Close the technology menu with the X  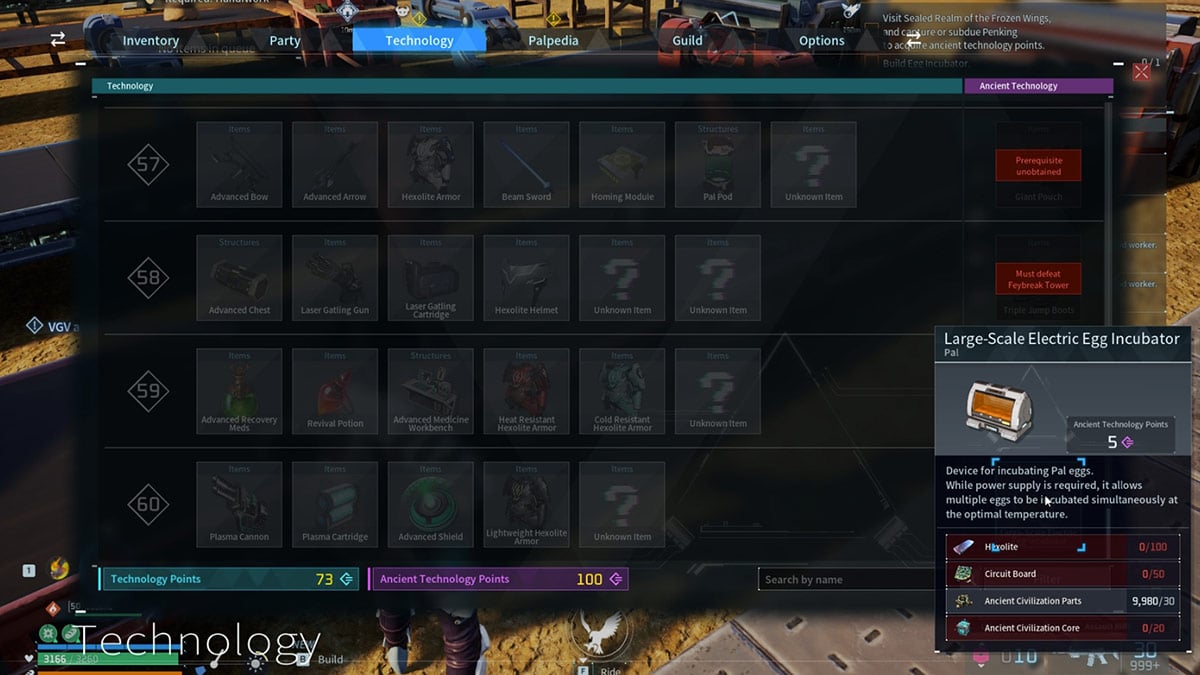(x=1141, y=73)
